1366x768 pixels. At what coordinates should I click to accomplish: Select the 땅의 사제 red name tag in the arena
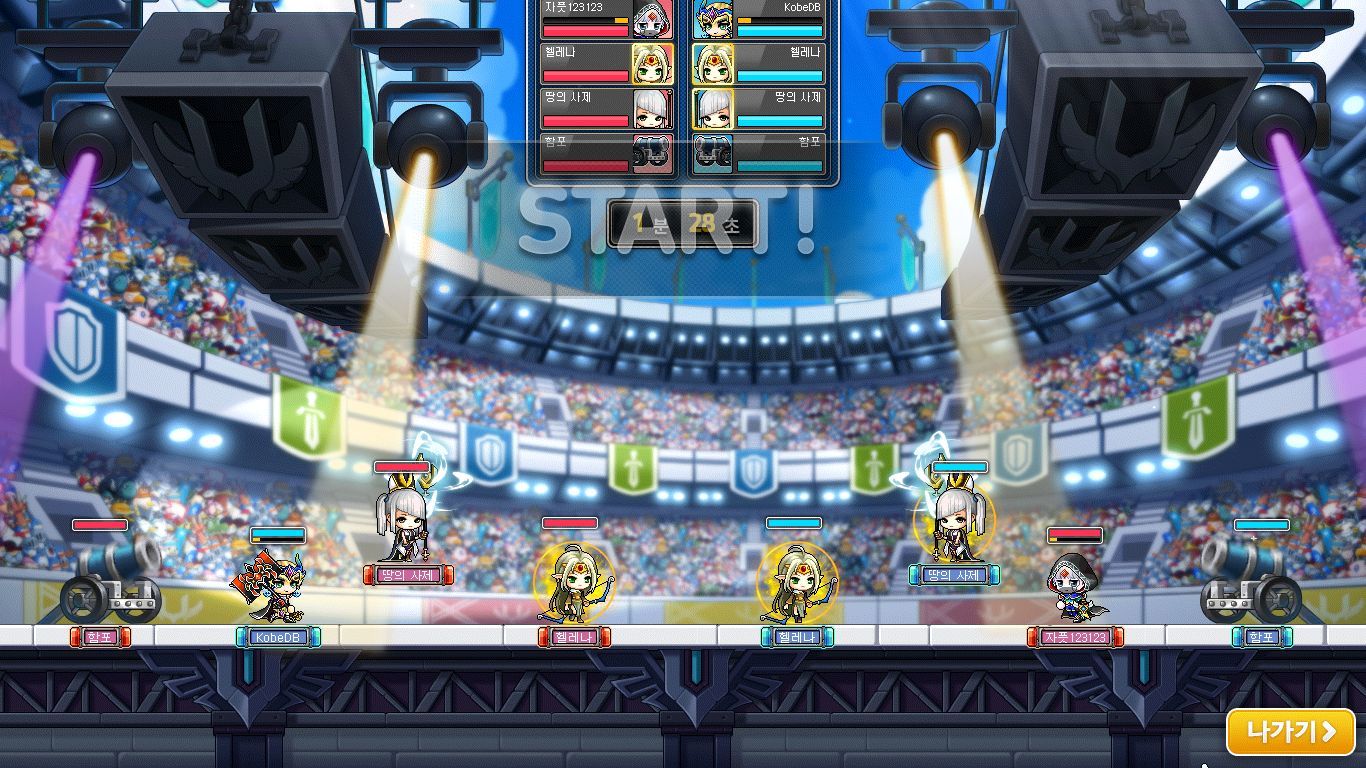[407, 575]
